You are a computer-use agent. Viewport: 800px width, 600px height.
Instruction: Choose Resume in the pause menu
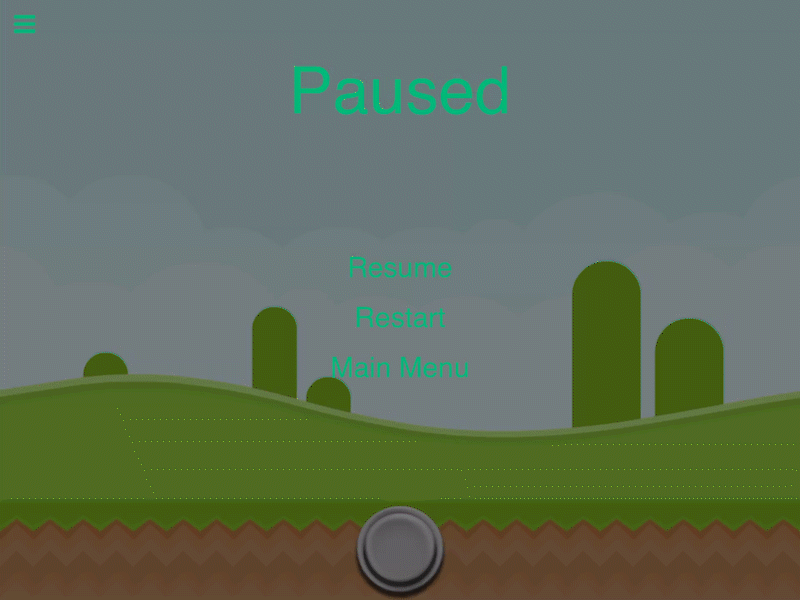click(x=400, y=268)
